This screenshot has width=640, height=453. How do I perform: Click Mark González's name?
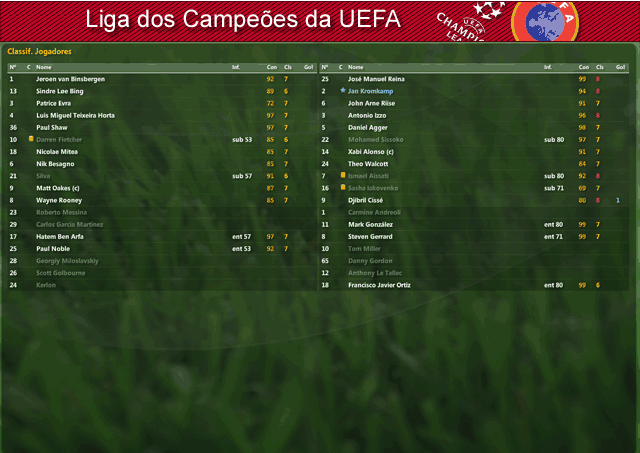tap(369, 224)
